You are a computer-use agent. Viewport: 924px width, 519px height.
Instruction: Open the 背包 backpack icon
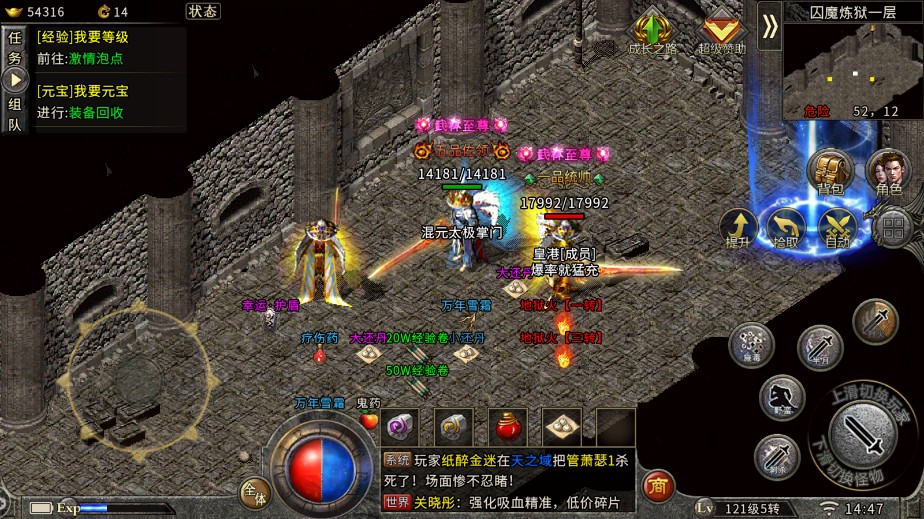(830, 171)
